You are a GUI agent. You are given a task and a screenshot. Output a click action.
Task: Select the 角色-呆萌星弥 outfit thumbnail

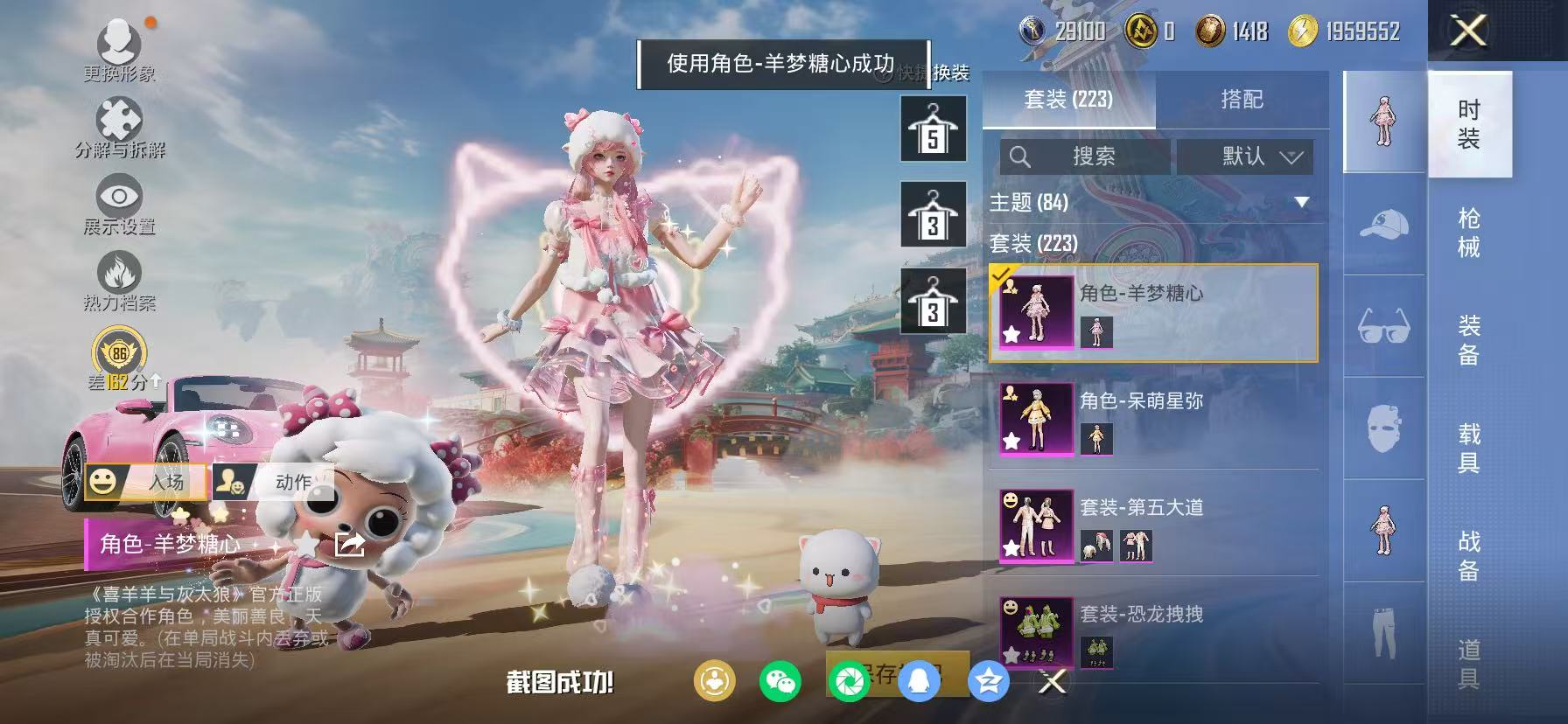(1035, 421)
